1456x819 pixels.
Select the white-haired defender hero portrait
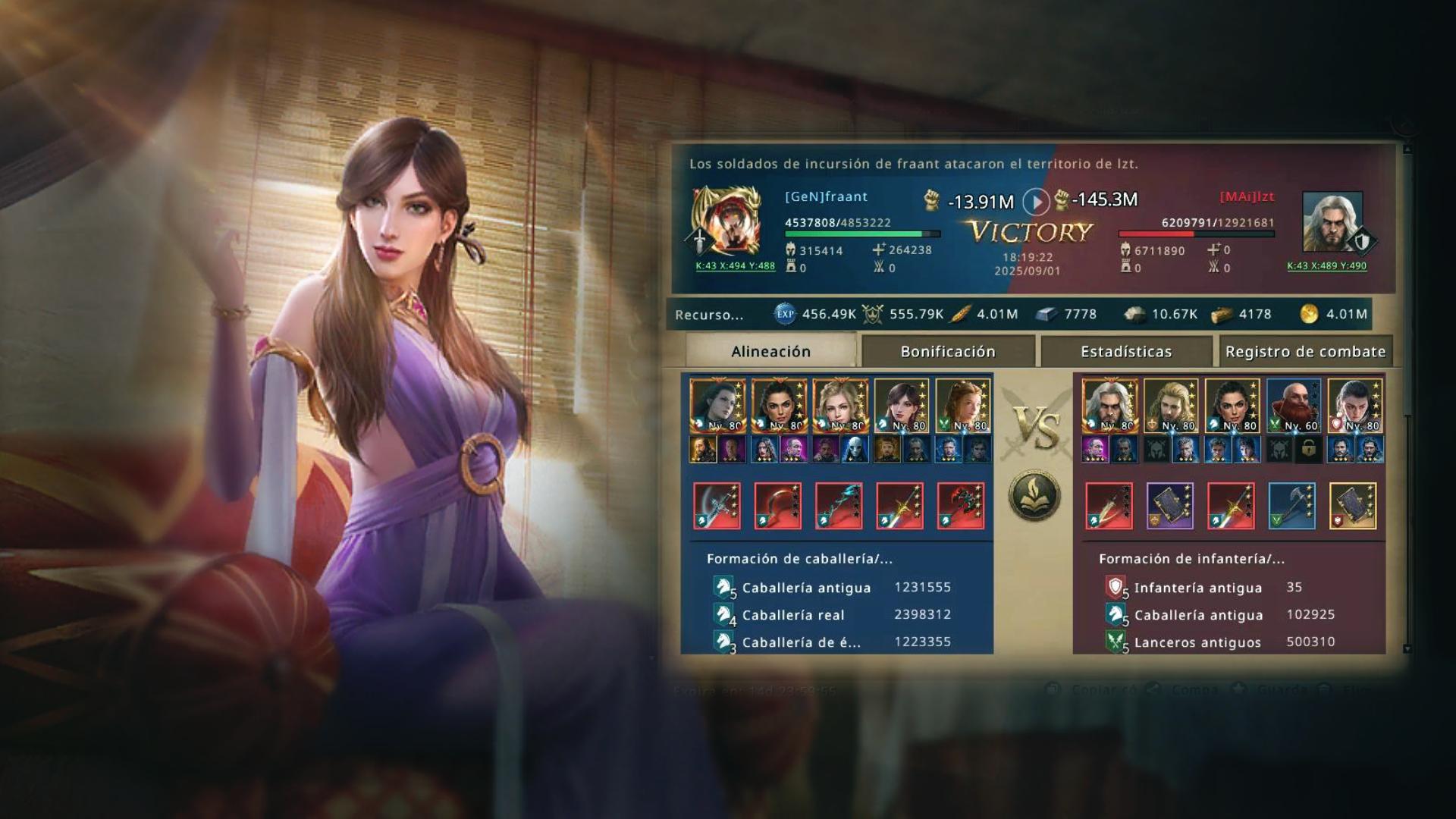(1109, 406)
